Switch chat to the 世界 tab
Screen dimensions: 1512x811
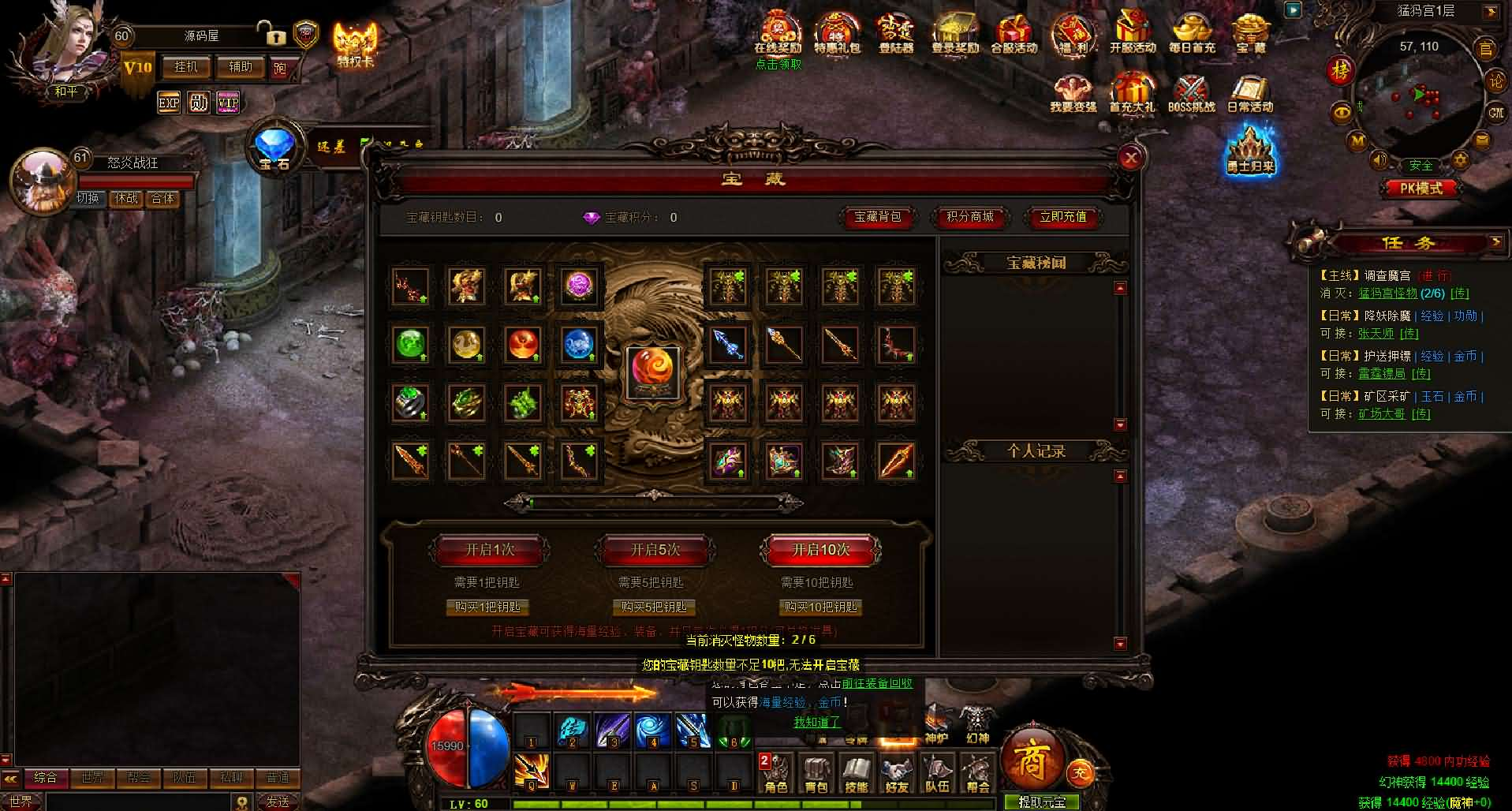pyautogui.click(x=91, y=778)
